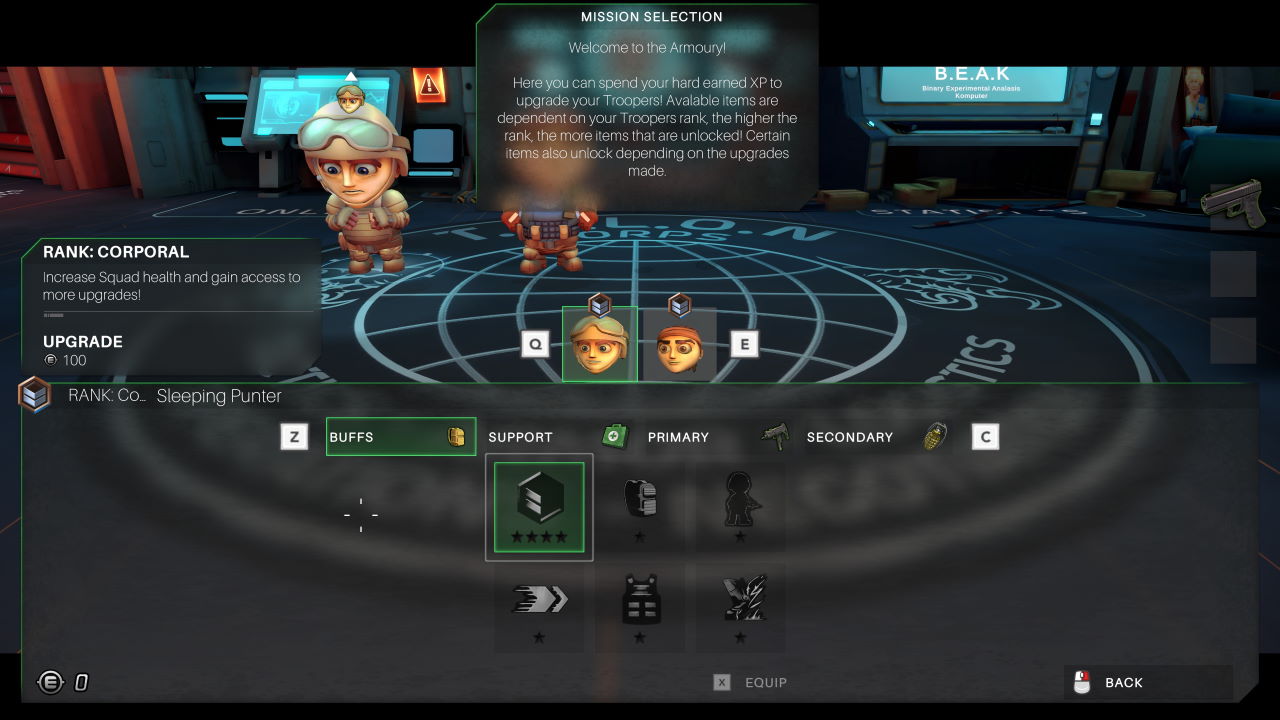This screenshot has height=720, width=1280.
Task: Switch to the red-haired trooper portrait
Action: coord(679,345)
